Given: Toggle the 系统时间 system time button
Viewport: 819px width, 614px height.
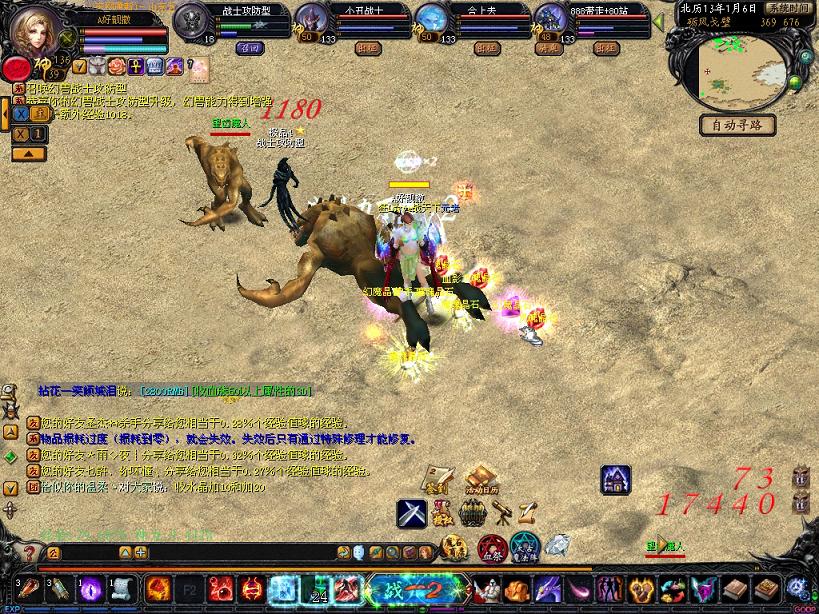Looking at the screenshot, I should tap(787, 7).
